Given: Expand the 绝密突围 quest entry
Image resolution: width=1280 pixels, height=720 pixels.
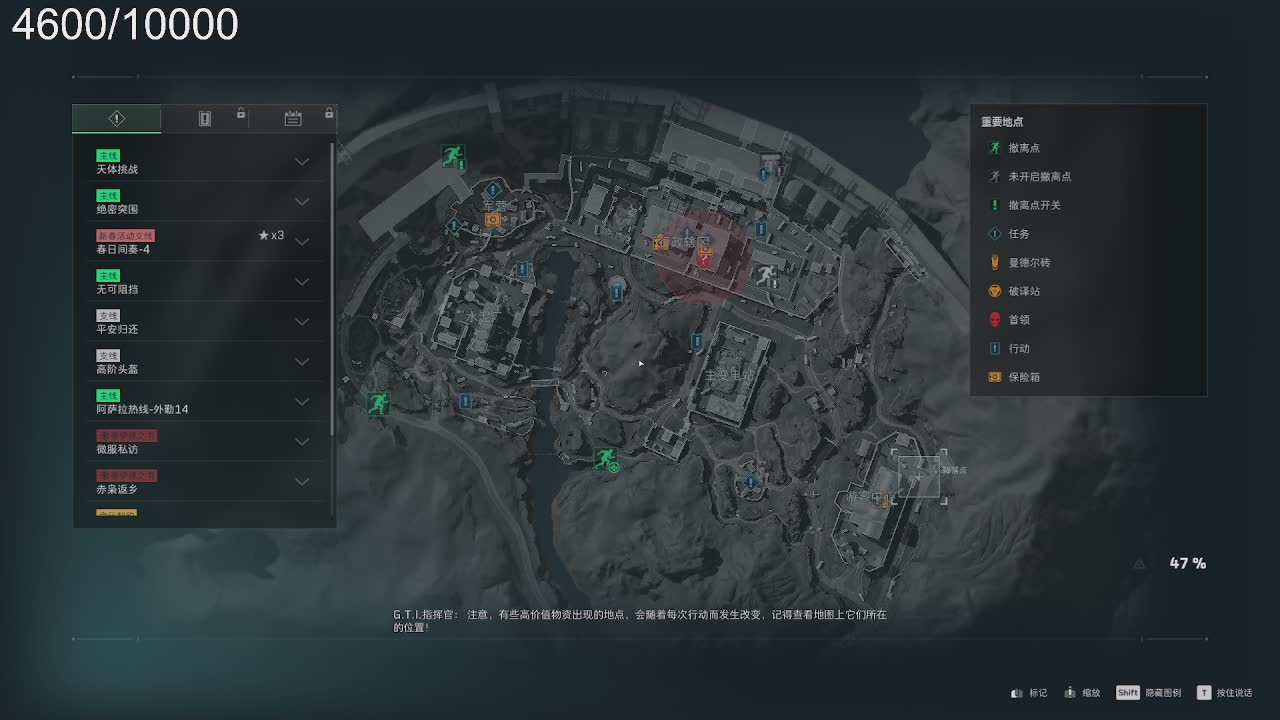Looking at the screenshot, I should pos(301,202).
